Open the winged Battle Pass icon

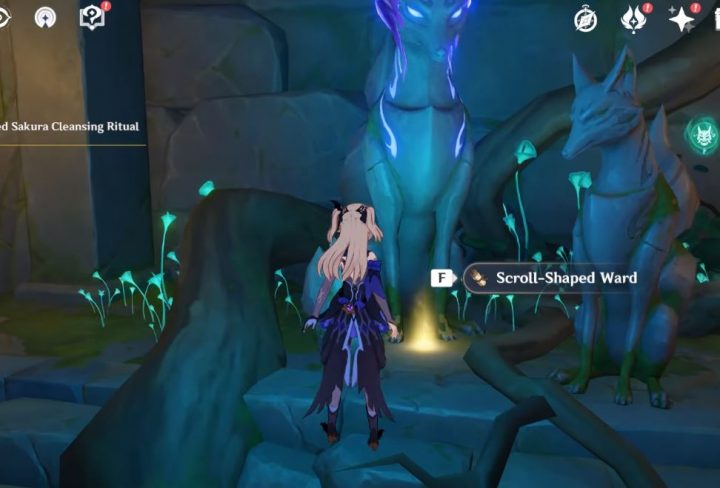[634, 18]
